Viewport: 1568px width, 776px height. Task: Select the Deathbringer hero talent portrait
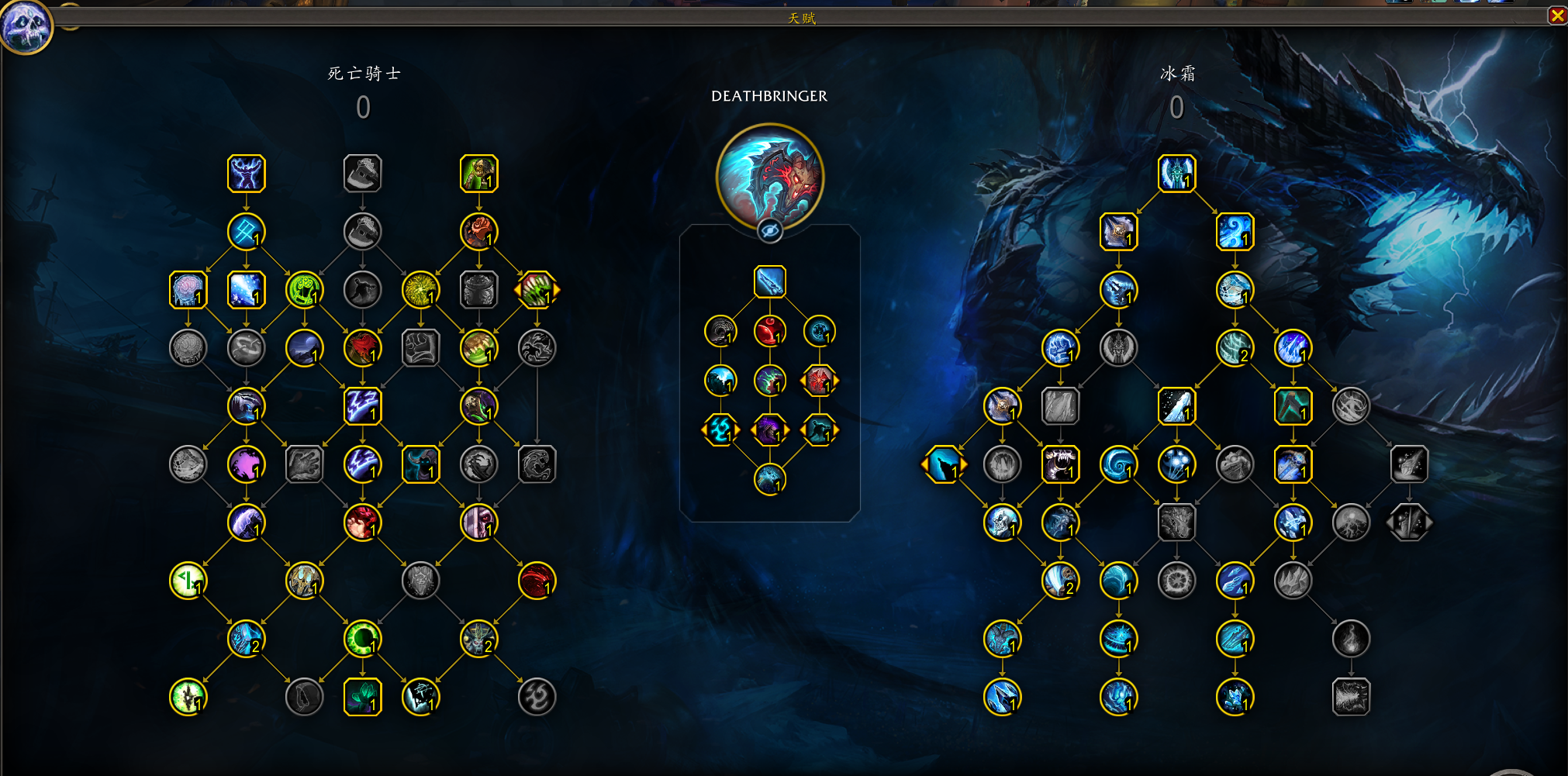pos(769,177)
